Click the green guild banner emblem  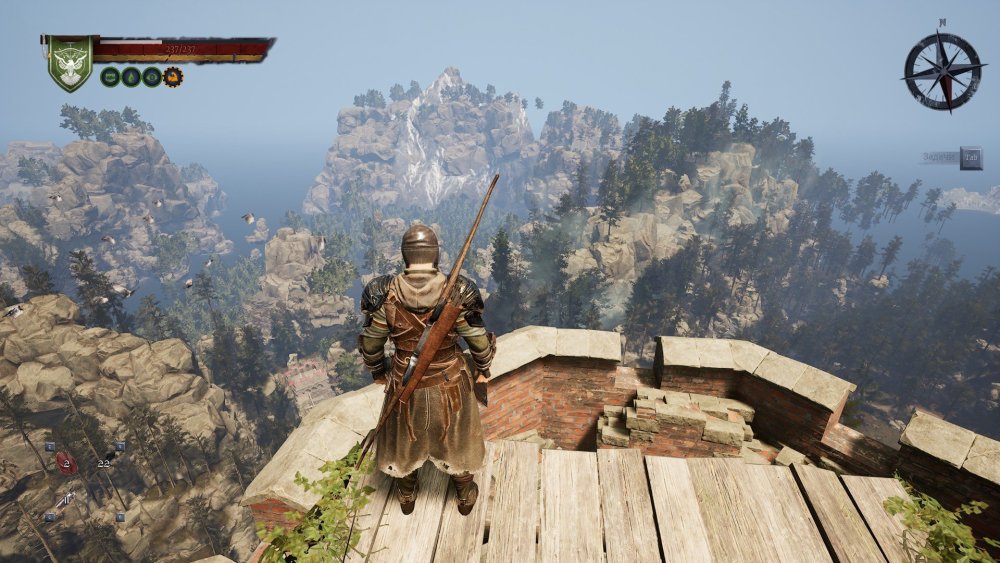pos(69,62)
